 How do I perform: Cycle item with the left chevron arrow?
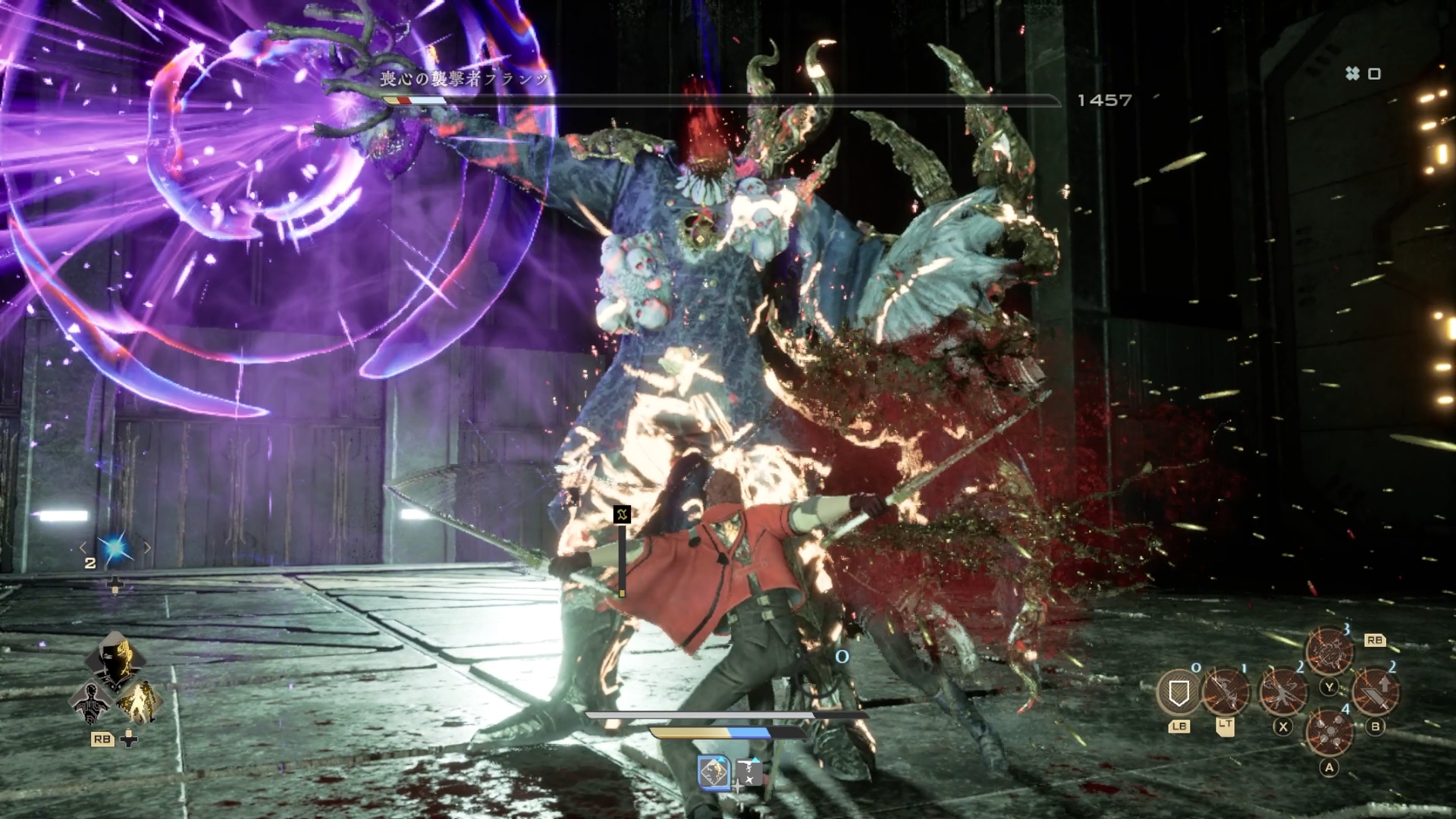83,548
